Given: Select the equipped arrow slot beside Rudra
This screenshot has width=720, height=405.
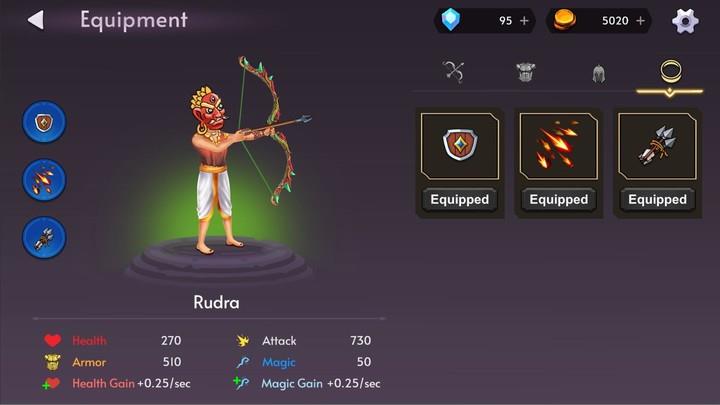Looking at the screenshot, I should click(x=44, y=237).
